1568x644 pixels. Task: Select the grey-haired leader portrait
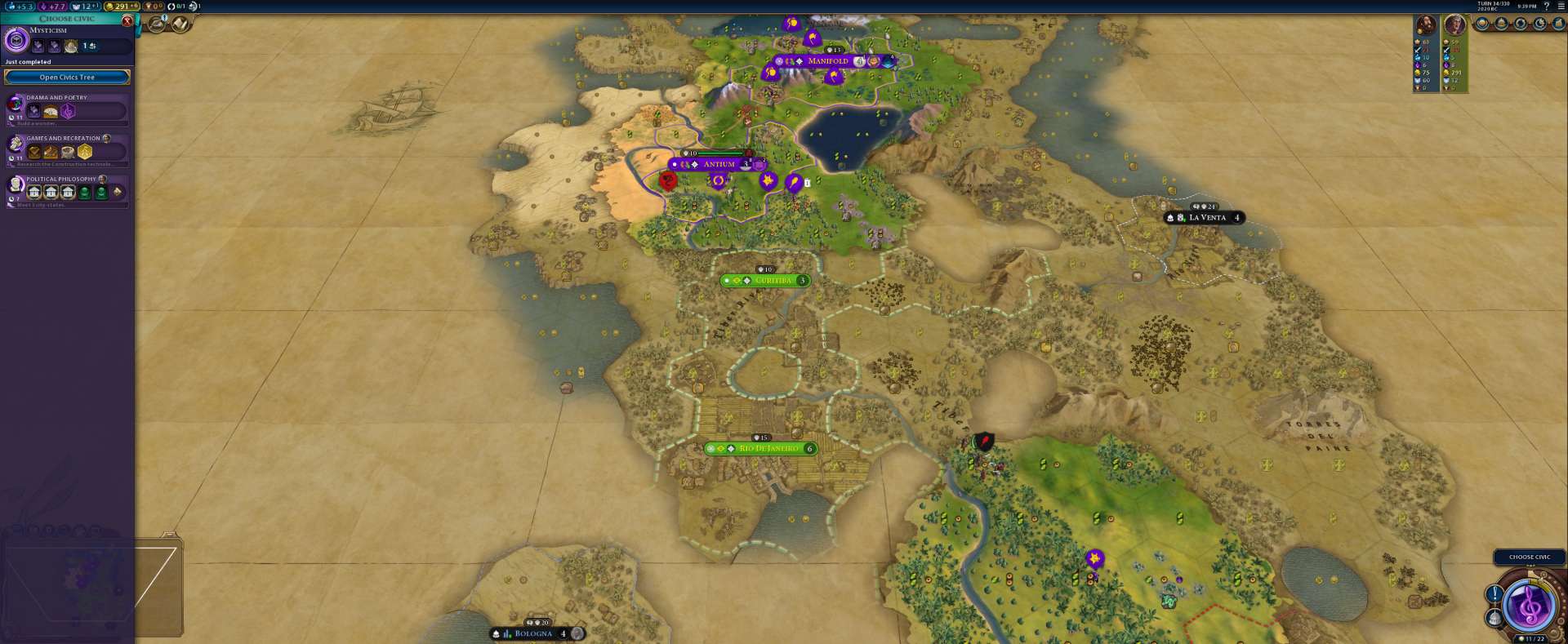[x=1455, y=25]
